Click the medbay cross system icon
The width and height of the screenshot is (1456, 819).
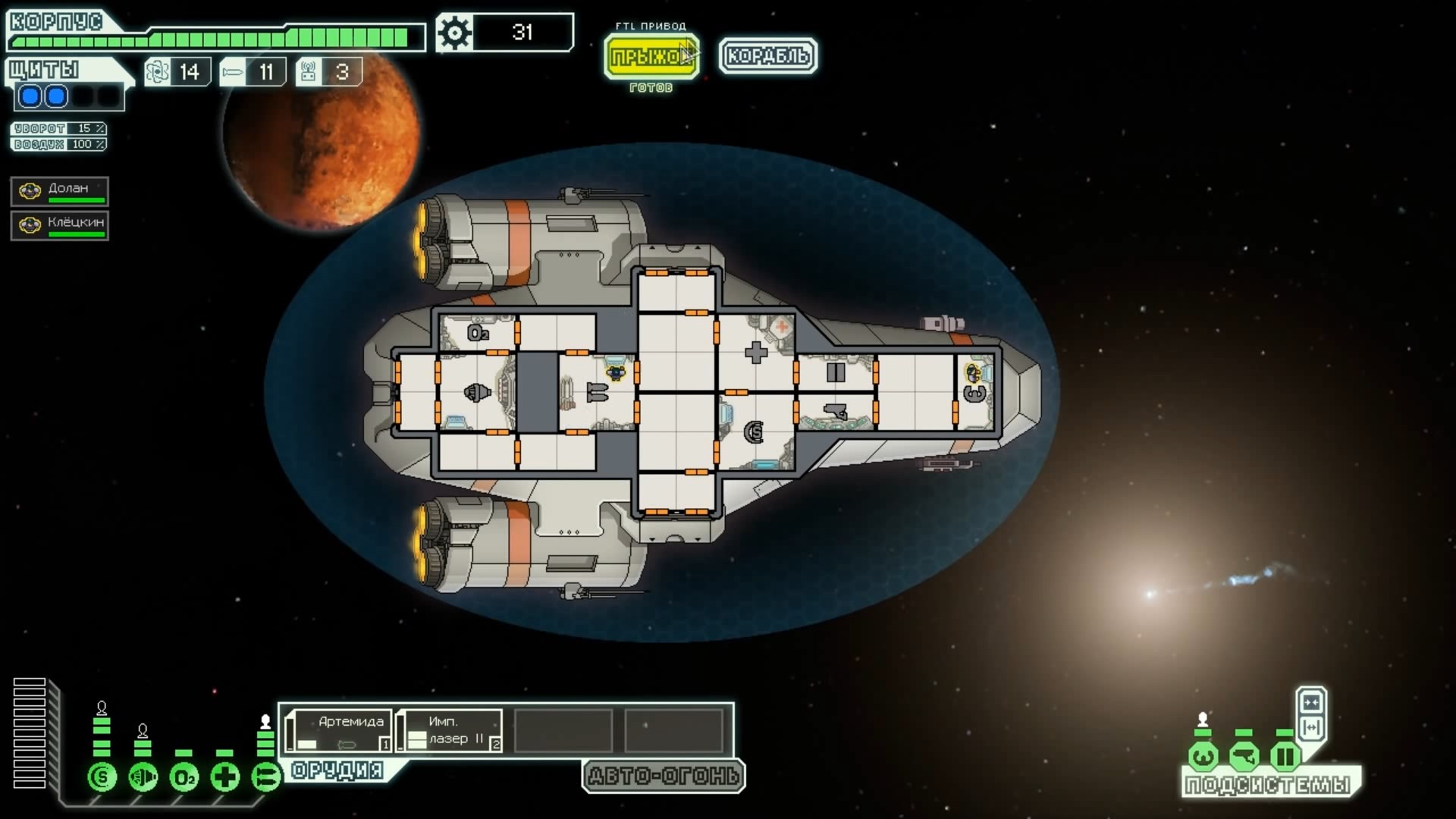click(x=225, y=777)
